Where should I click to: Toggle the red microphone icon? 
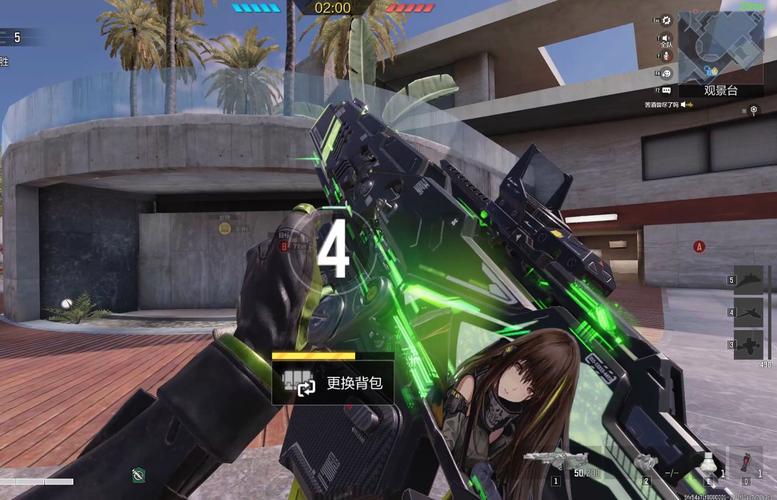pyautogui.click(x=666, y=55)
